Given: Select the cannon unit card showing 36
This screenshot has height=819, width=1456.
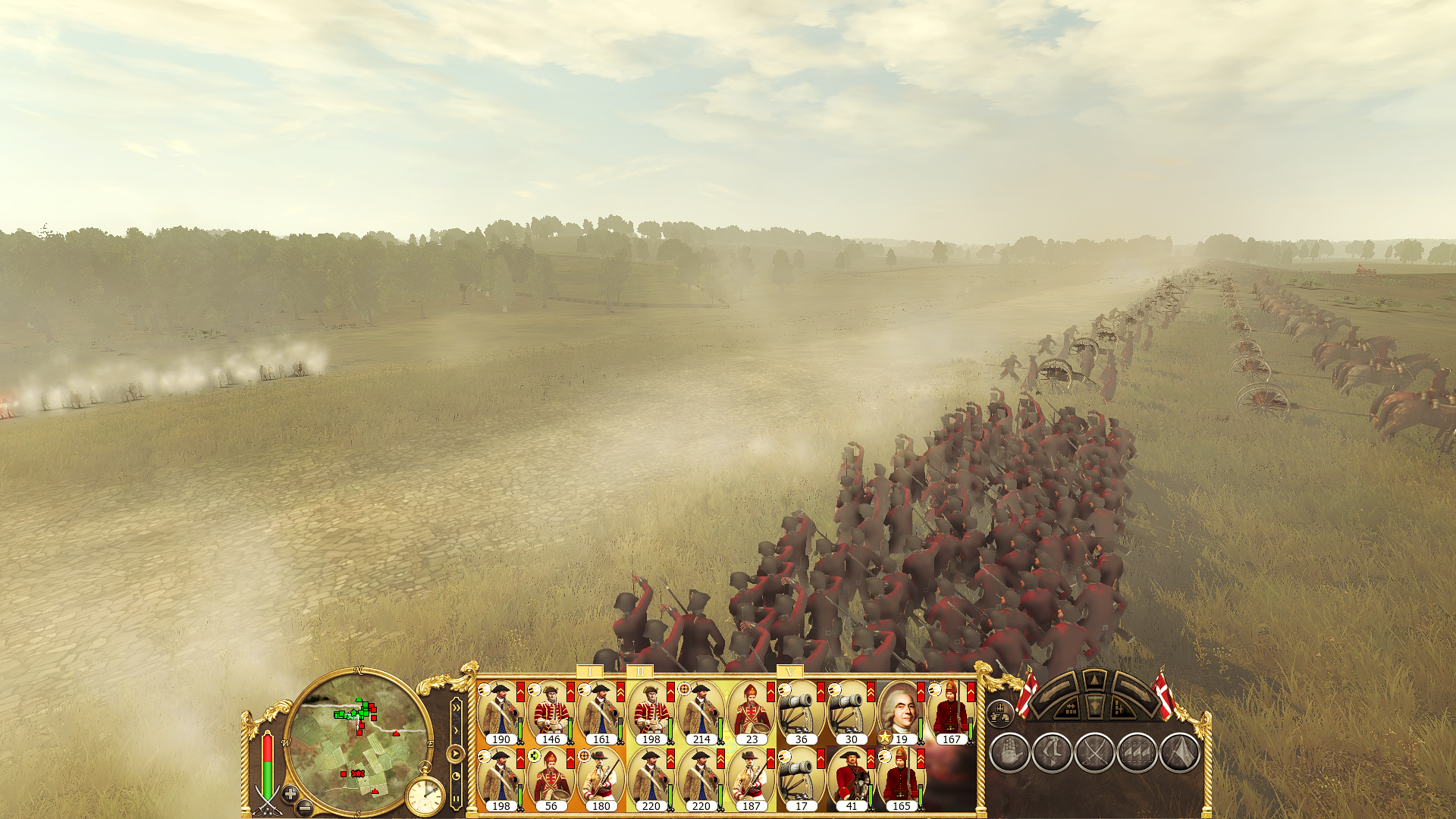Looking at the screenshot, I should point(801,713).
